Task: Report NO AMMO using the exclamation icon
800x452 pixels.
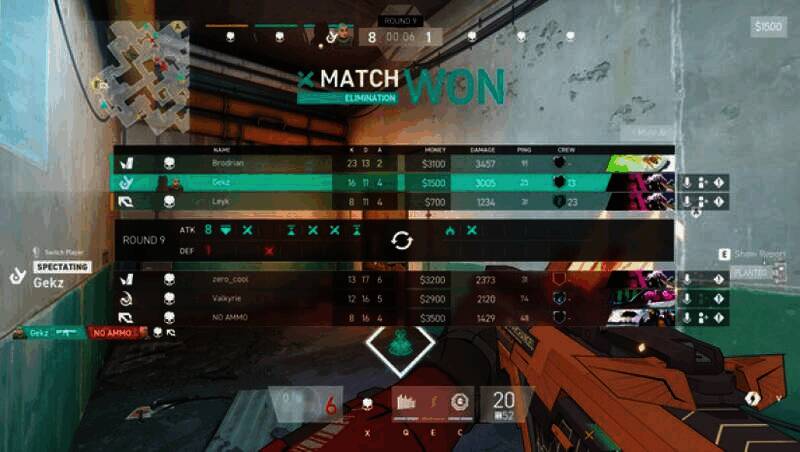Action: pyautogui.click(x=719, y=317)
